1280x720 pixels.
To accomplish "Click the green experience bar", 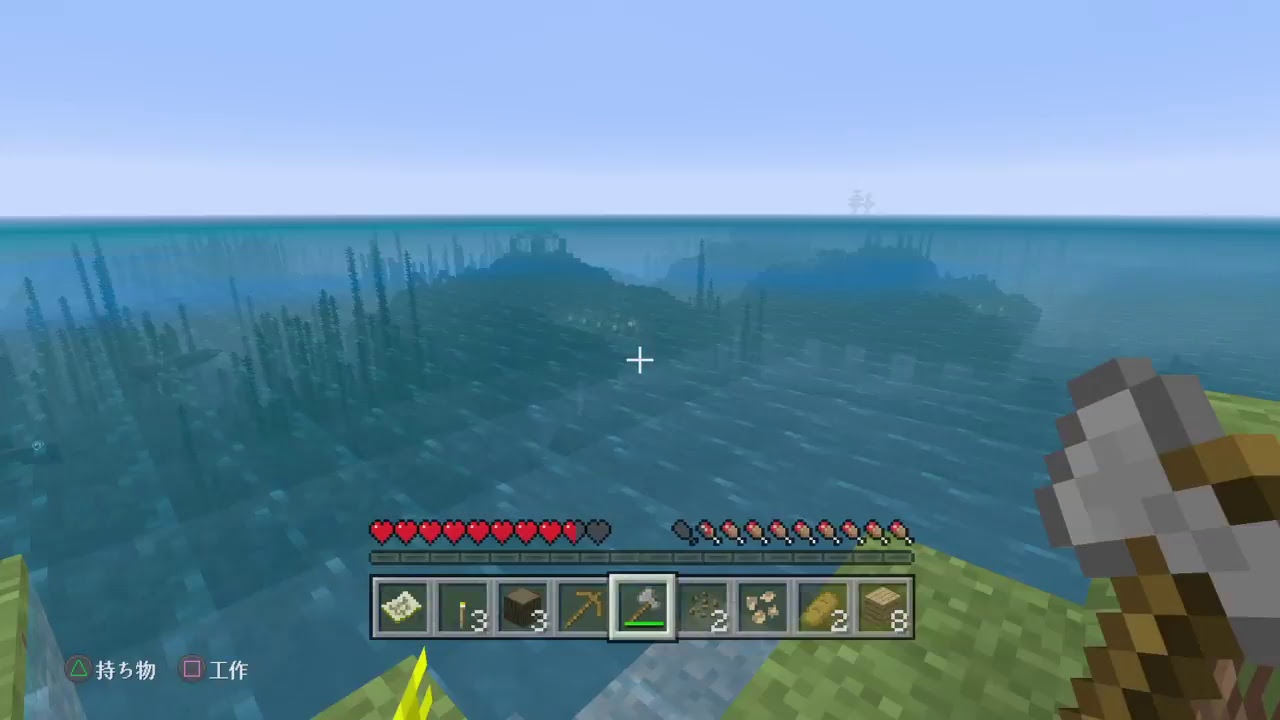I will pyautogui.click(x=640, y=557).
